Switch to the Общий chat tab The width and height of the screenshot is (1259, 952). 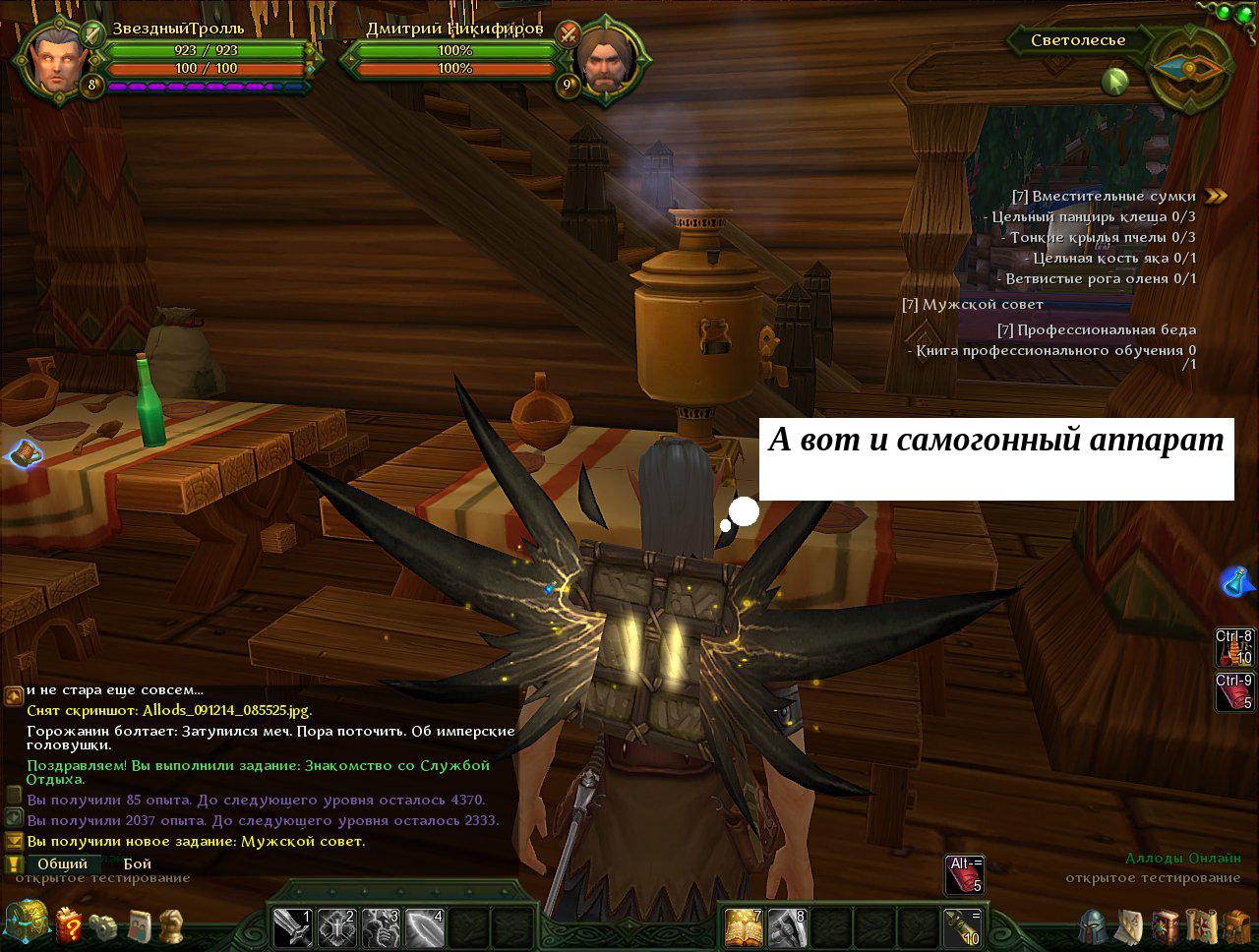pyautogui.click(x=63, y=863)
